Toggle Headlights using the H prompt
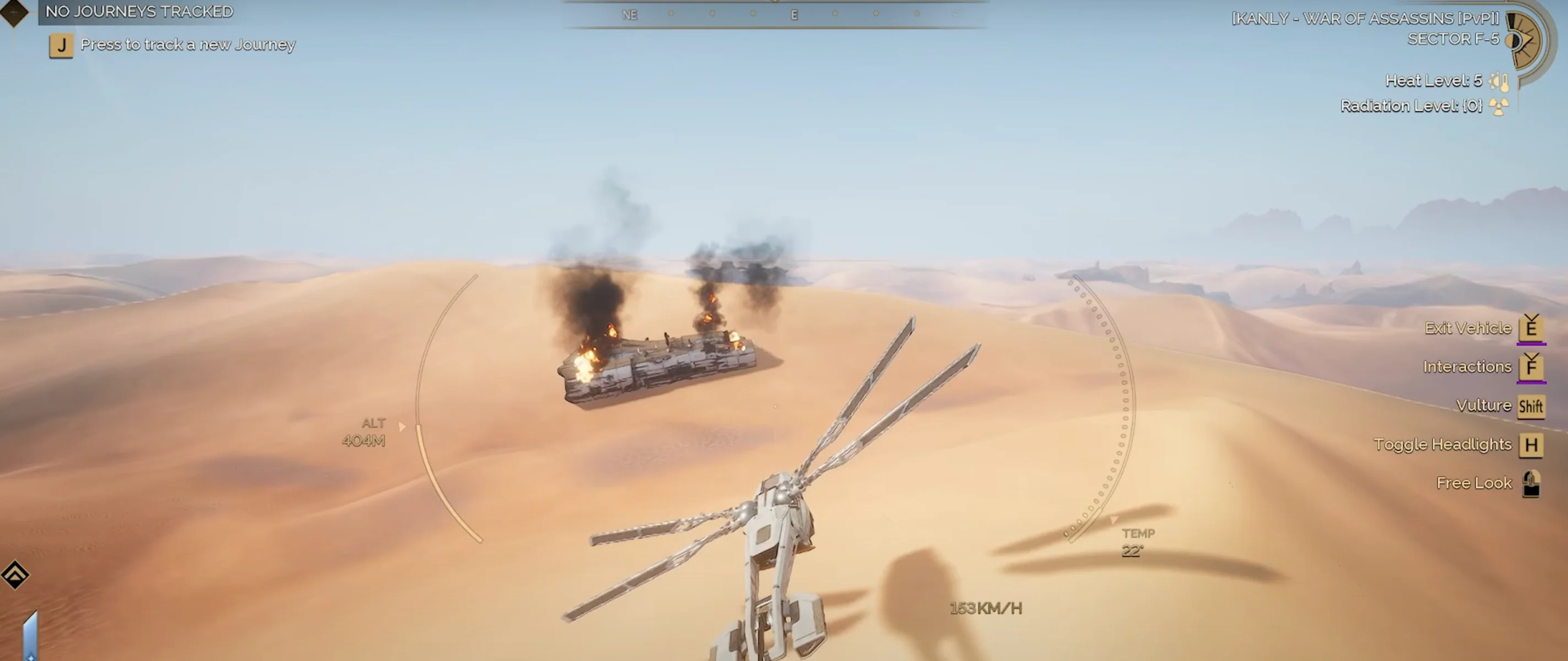Image resolution: width=1568 pixels, height=661 pixels. 1532,445
